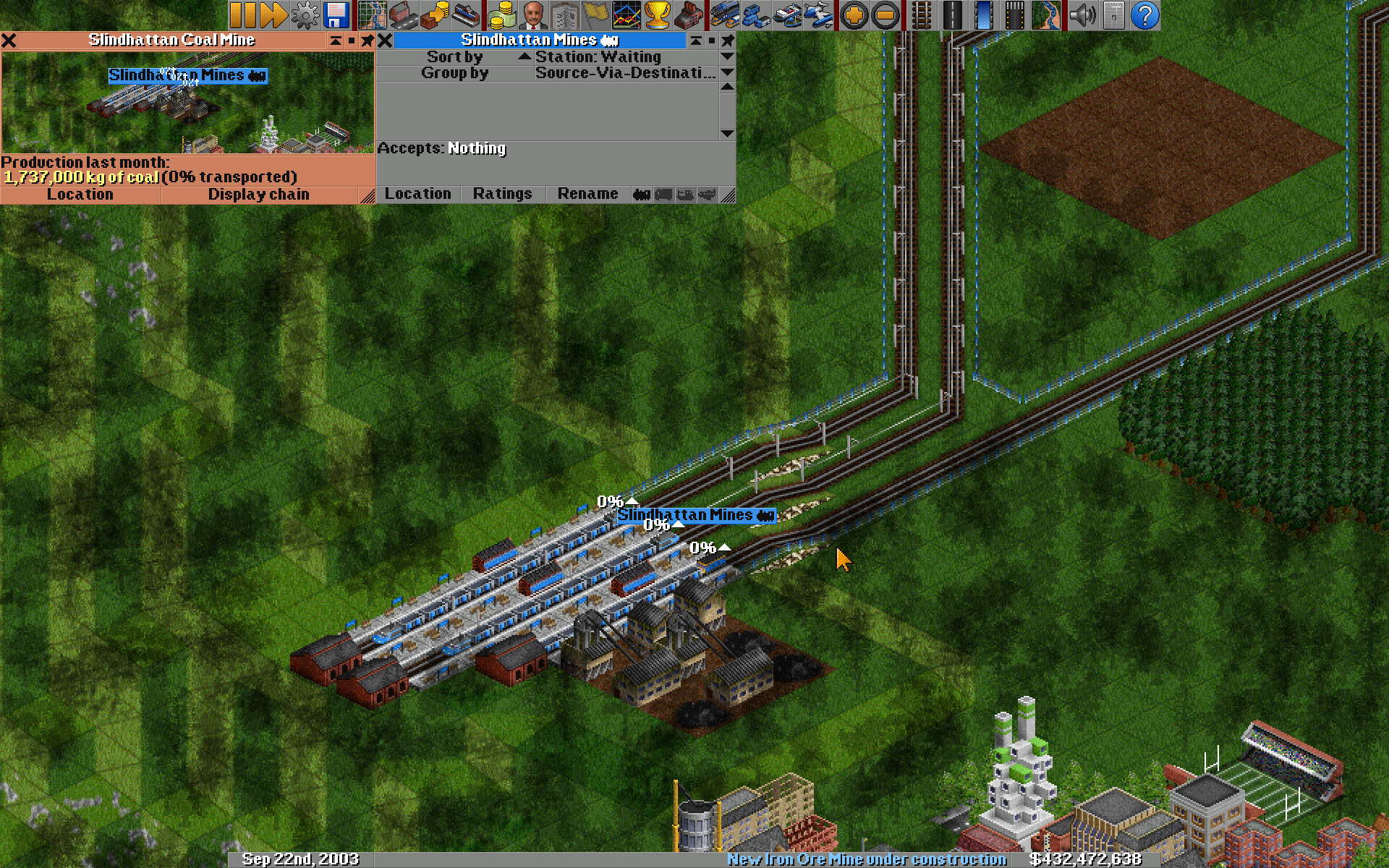This screenshot has width=1389, height=868.
Task: Mute game sound via the speaker icon
Action: pos(1082,14)
